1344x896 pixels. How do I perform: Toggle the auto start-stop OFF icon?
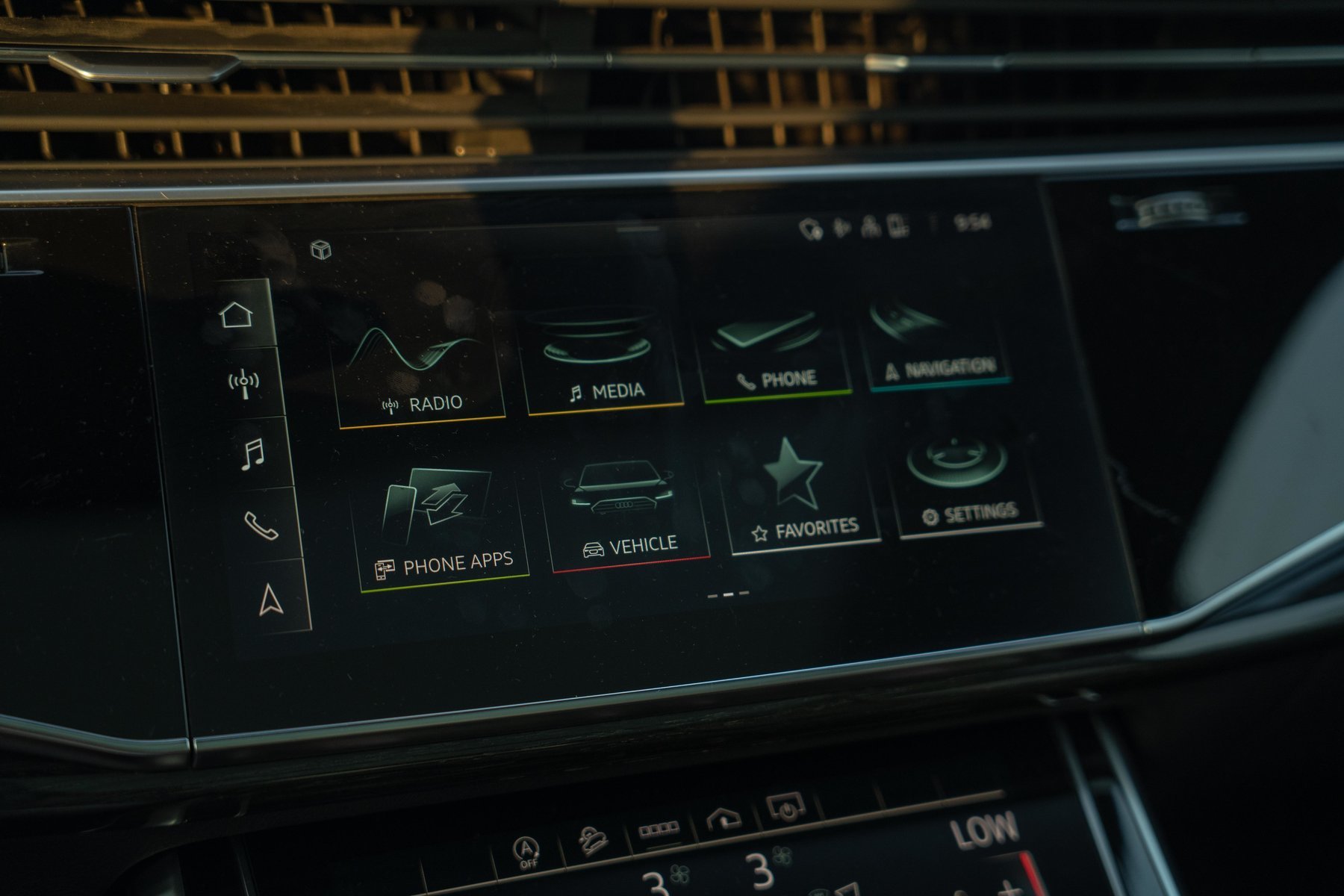[527, 853]
